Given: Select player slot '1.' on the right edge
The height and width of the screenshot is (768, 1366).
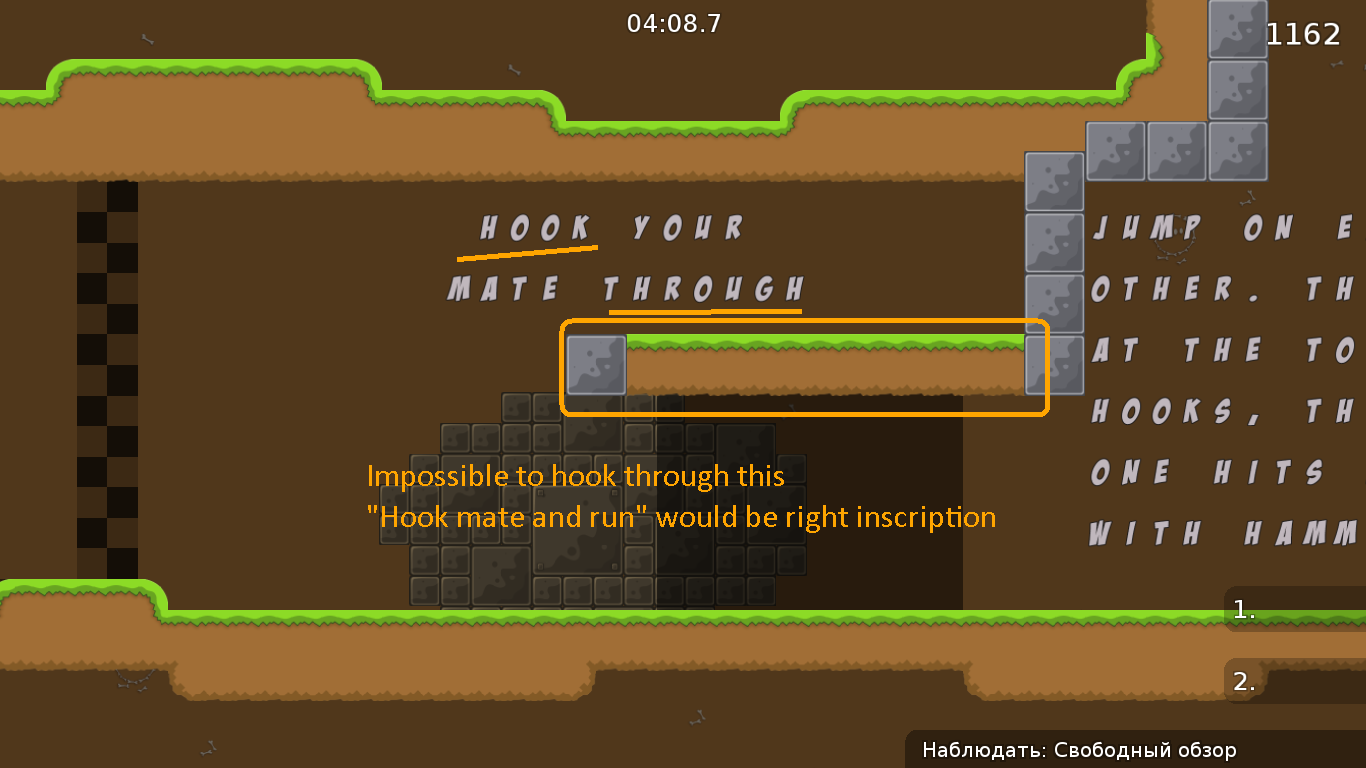Looking at the screenshot, I should (1243, 609).
